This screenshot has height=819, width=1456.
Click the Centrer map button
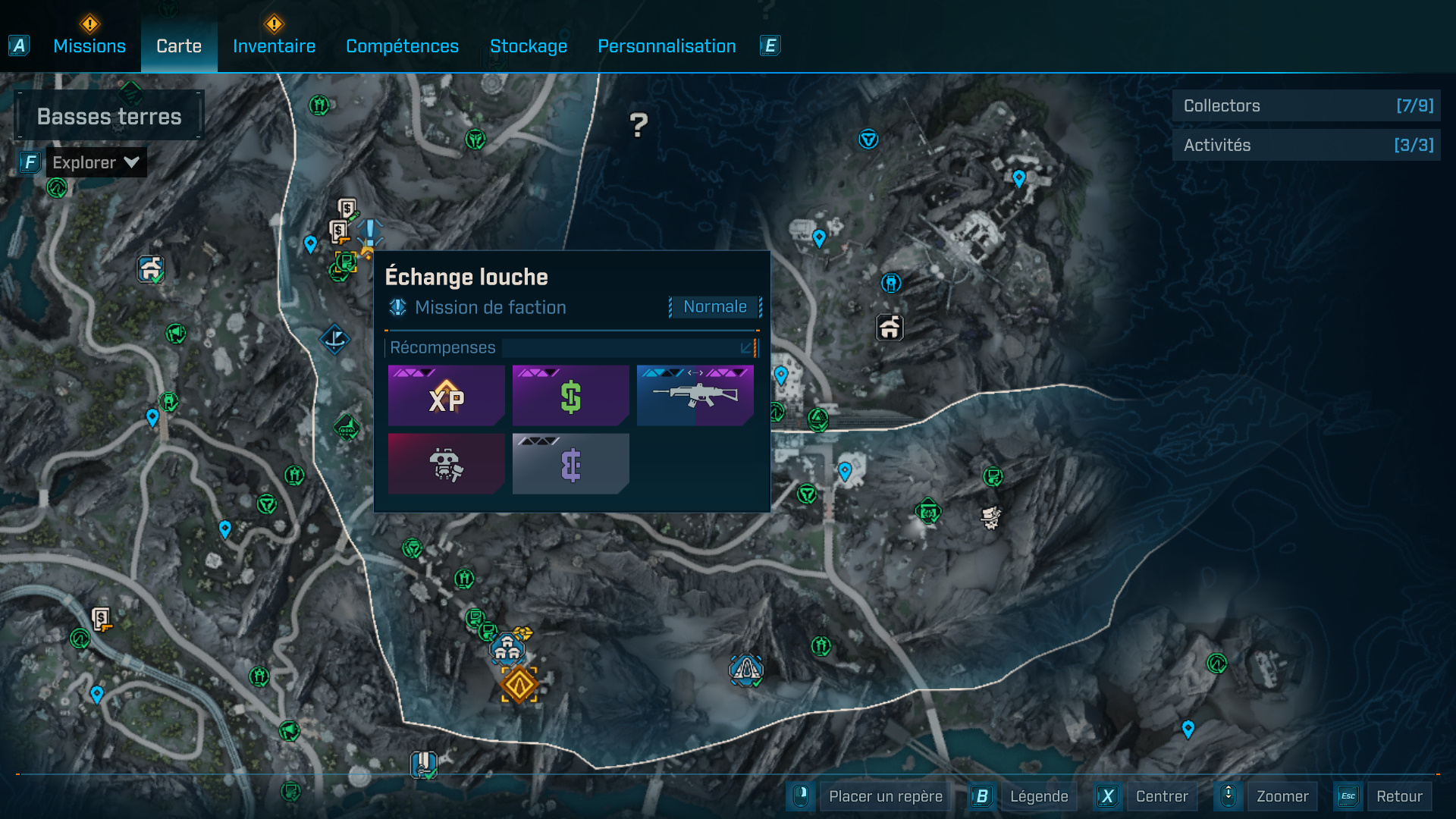1161,796
